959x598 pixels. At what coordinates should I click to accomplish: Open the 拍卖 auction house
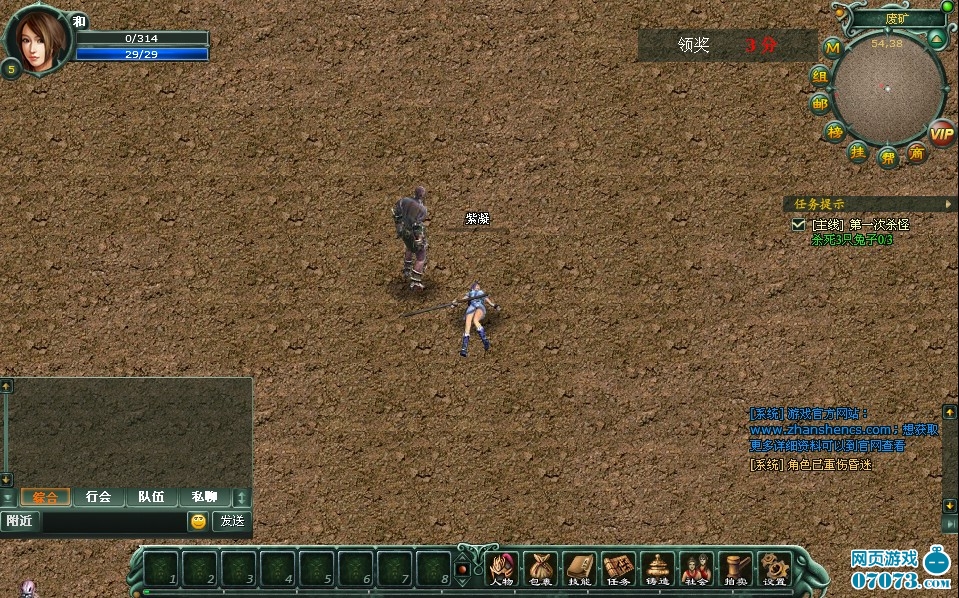[x=735, y=568]
